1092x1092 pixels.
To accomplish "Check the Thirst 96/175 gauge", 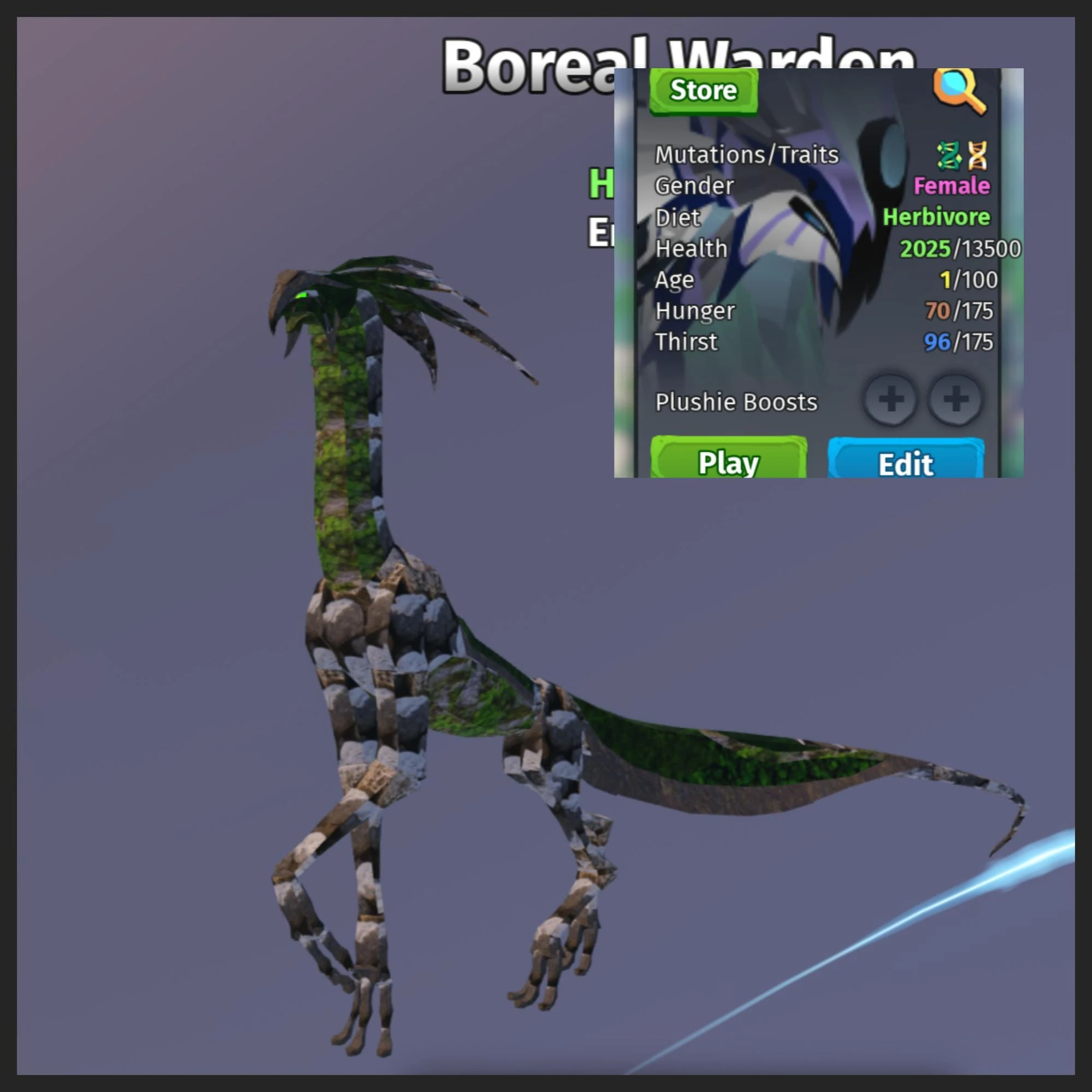I will 959,341.
